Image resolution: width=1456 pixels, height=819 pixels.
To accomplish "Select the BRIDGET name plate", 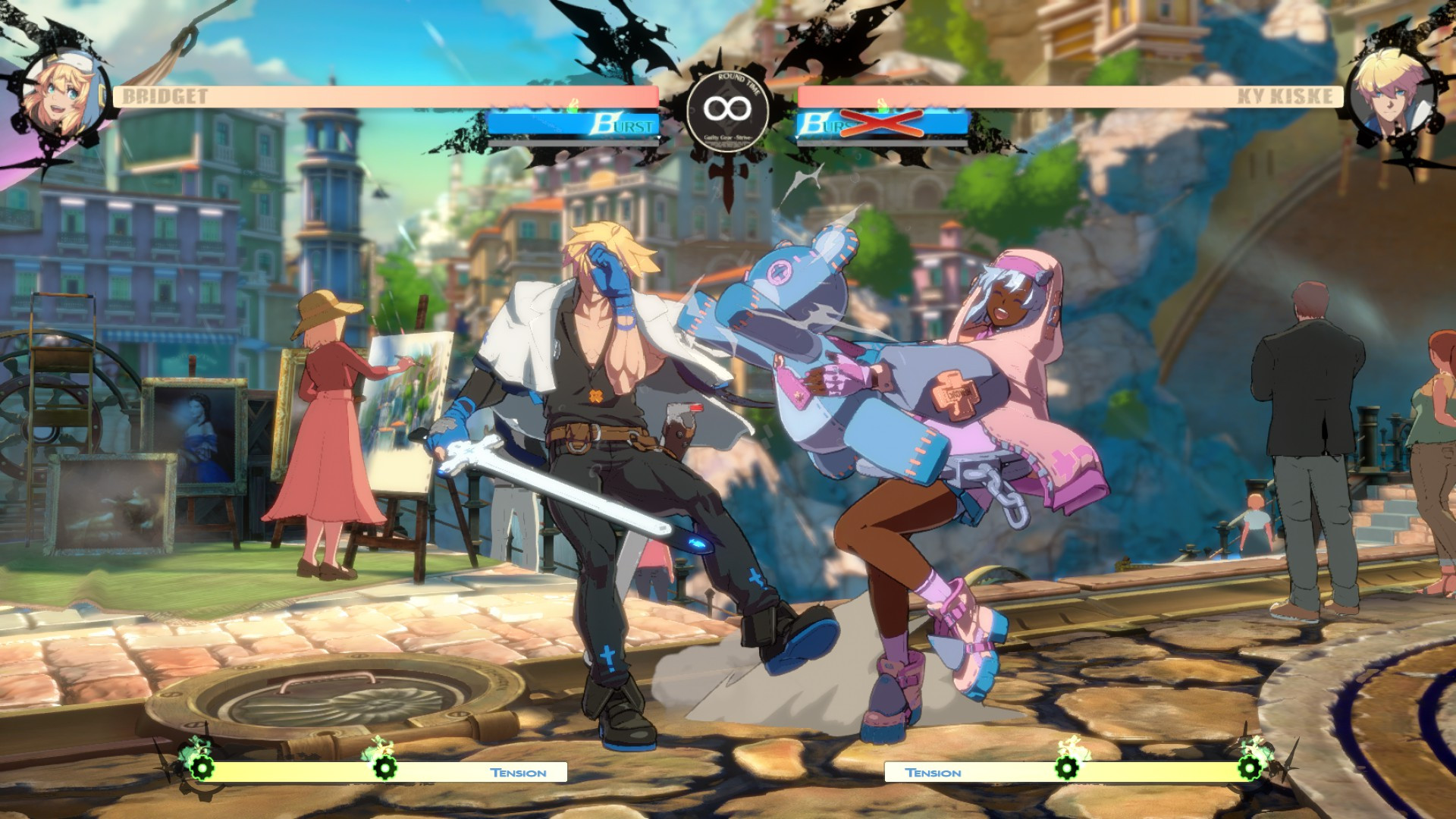I will (x=164, y=96).
